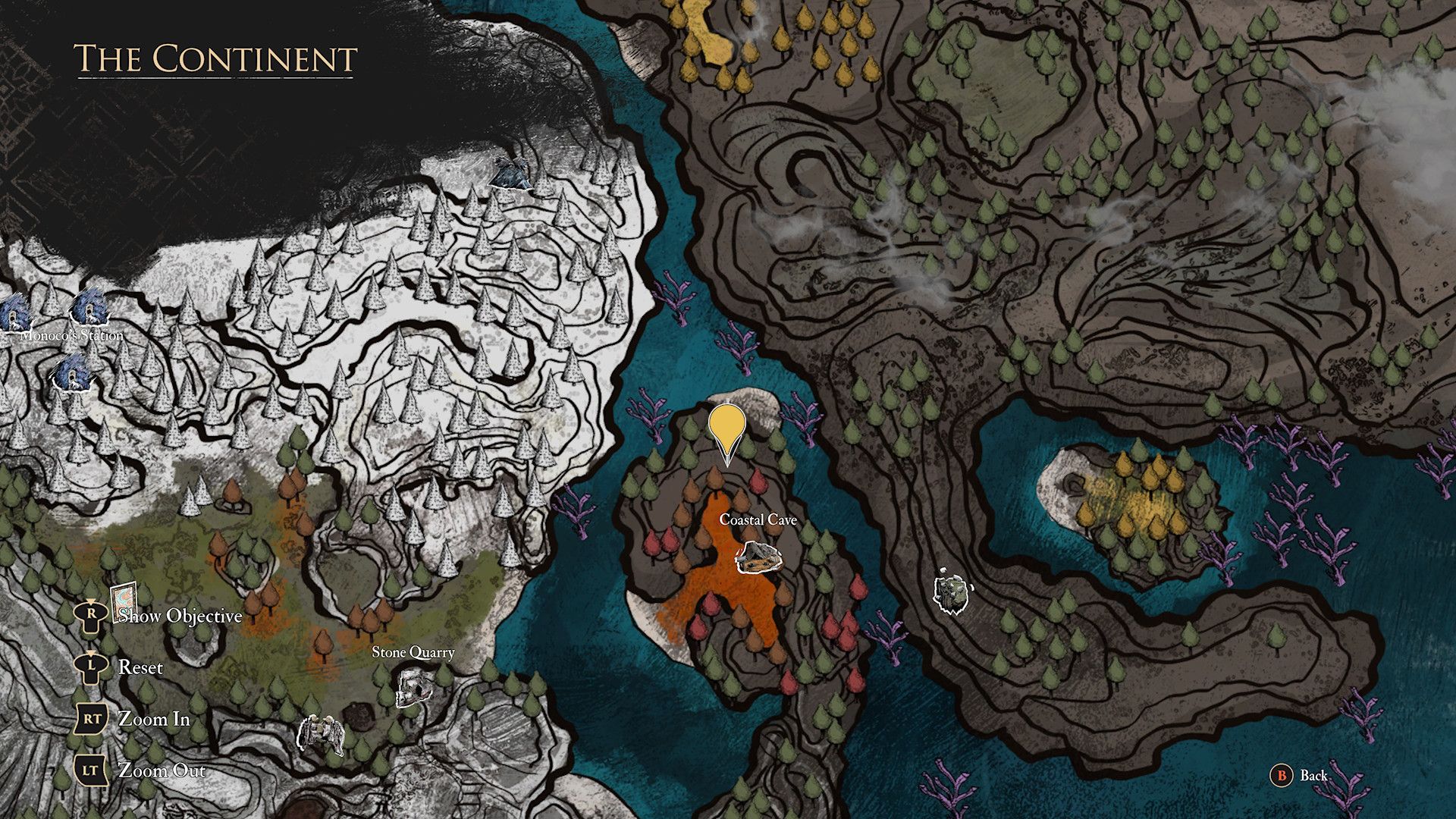This screenshot has height=819, width=1456.
Task: Select The Continent map title
Action: [216, 57]
